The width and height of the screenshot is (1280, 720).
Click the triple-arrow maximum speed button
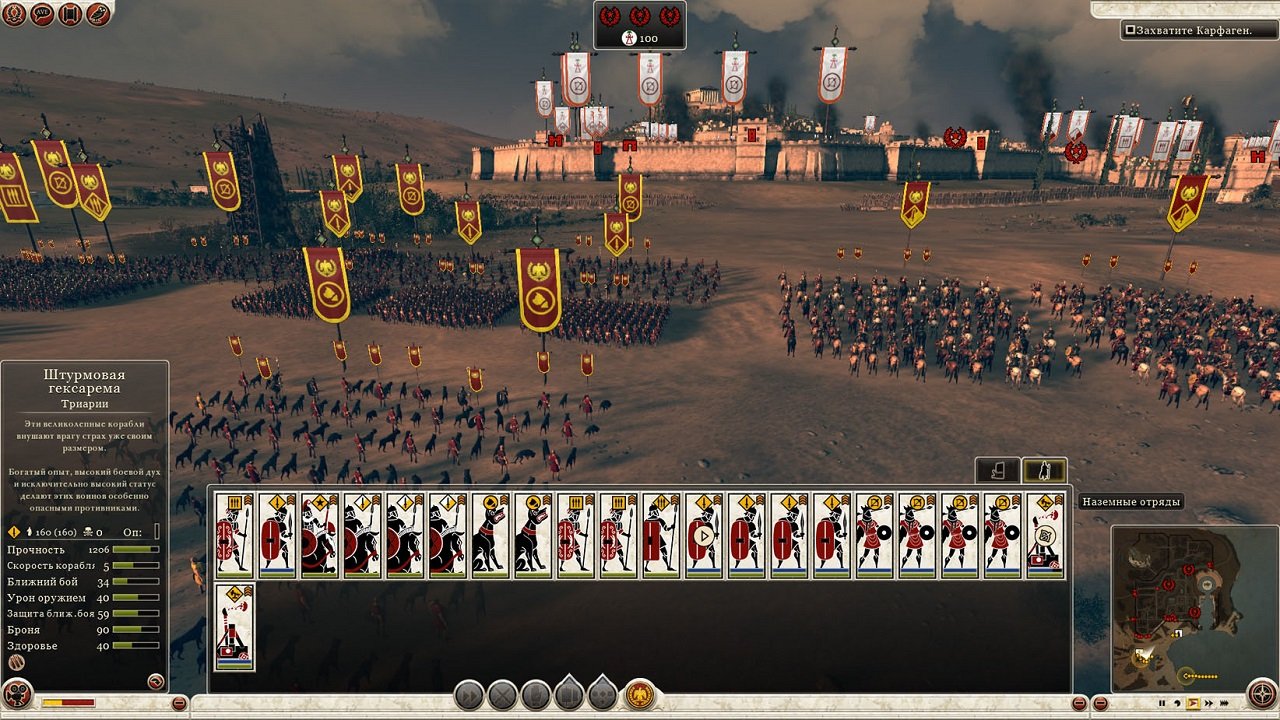tap(1224, 702)
